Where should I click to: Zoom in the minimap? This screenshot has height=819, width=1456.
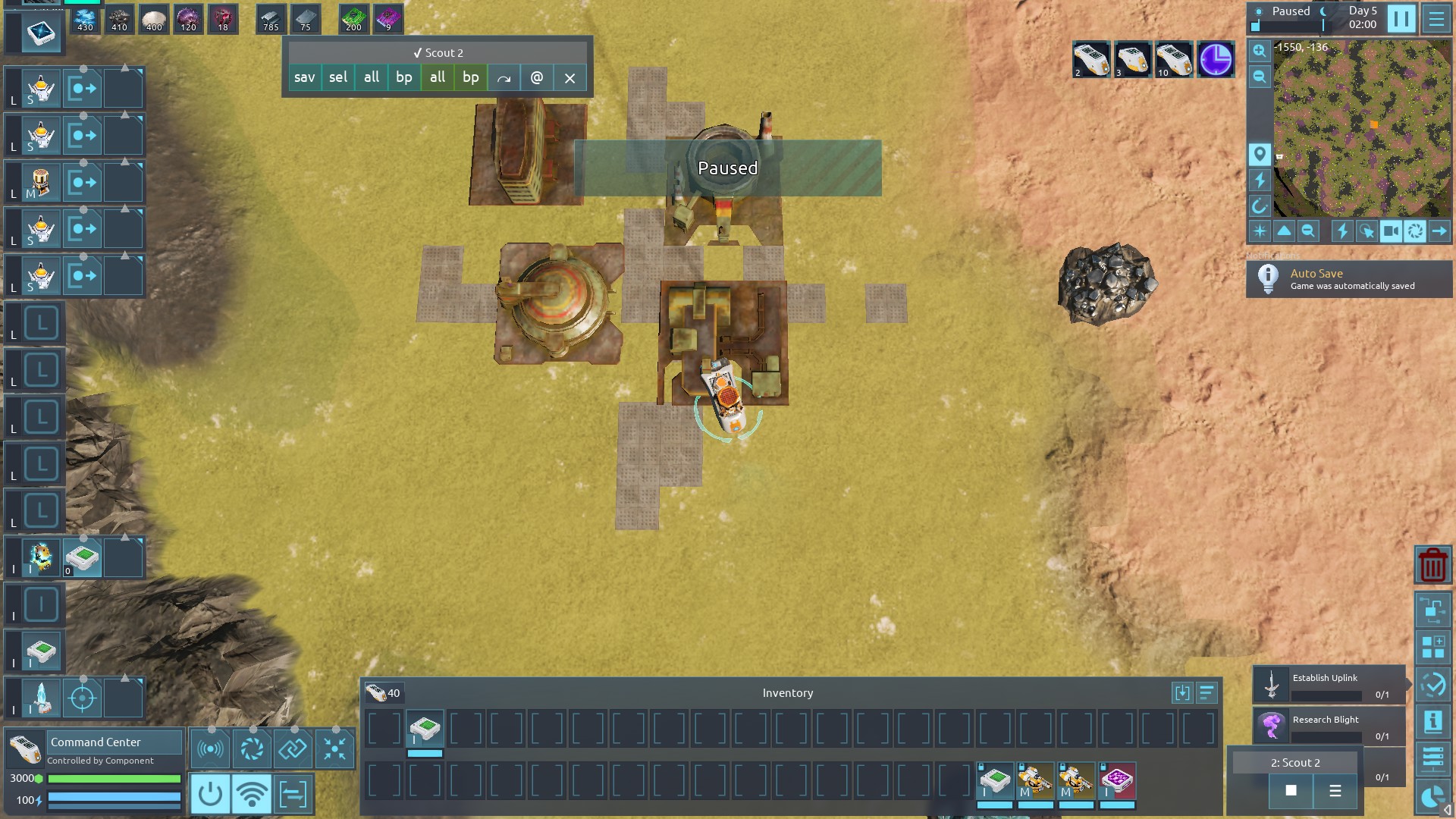(1260, 52)
